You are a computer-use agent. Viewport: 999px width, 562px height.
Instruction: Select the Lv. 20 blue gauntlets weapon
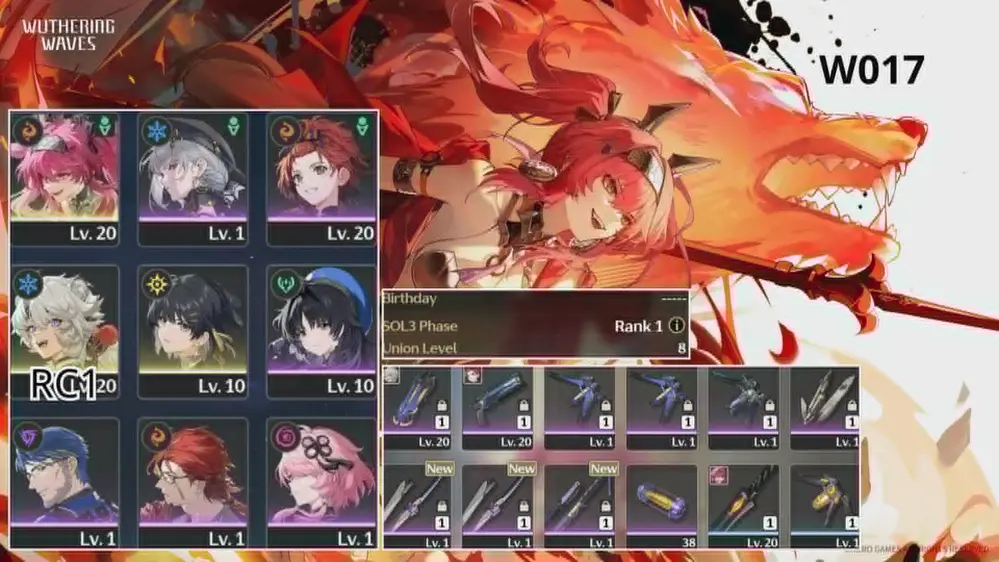[420, 405]
